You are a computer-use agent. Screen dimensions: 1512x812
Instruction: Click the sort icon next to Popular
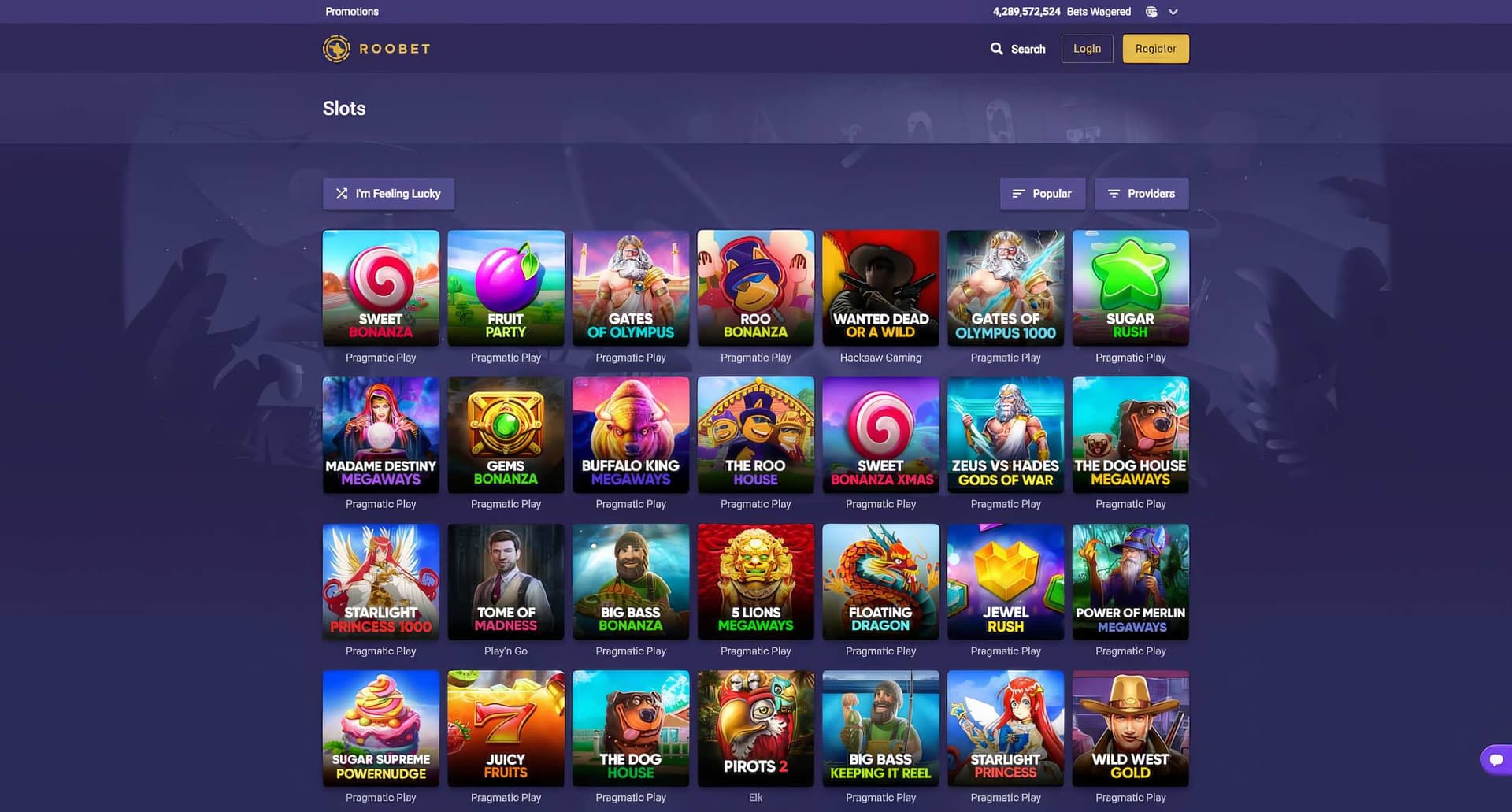[1017, 193]
